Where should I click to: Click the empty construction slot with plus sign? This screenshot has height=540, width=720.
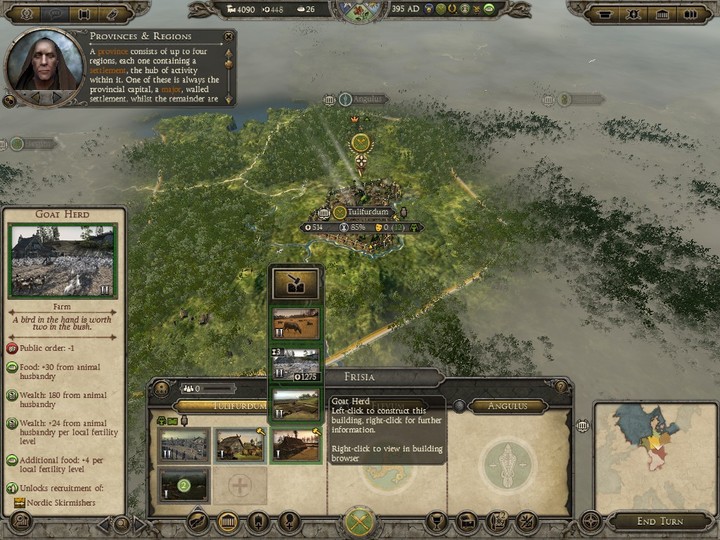click(x=240, y=487)
